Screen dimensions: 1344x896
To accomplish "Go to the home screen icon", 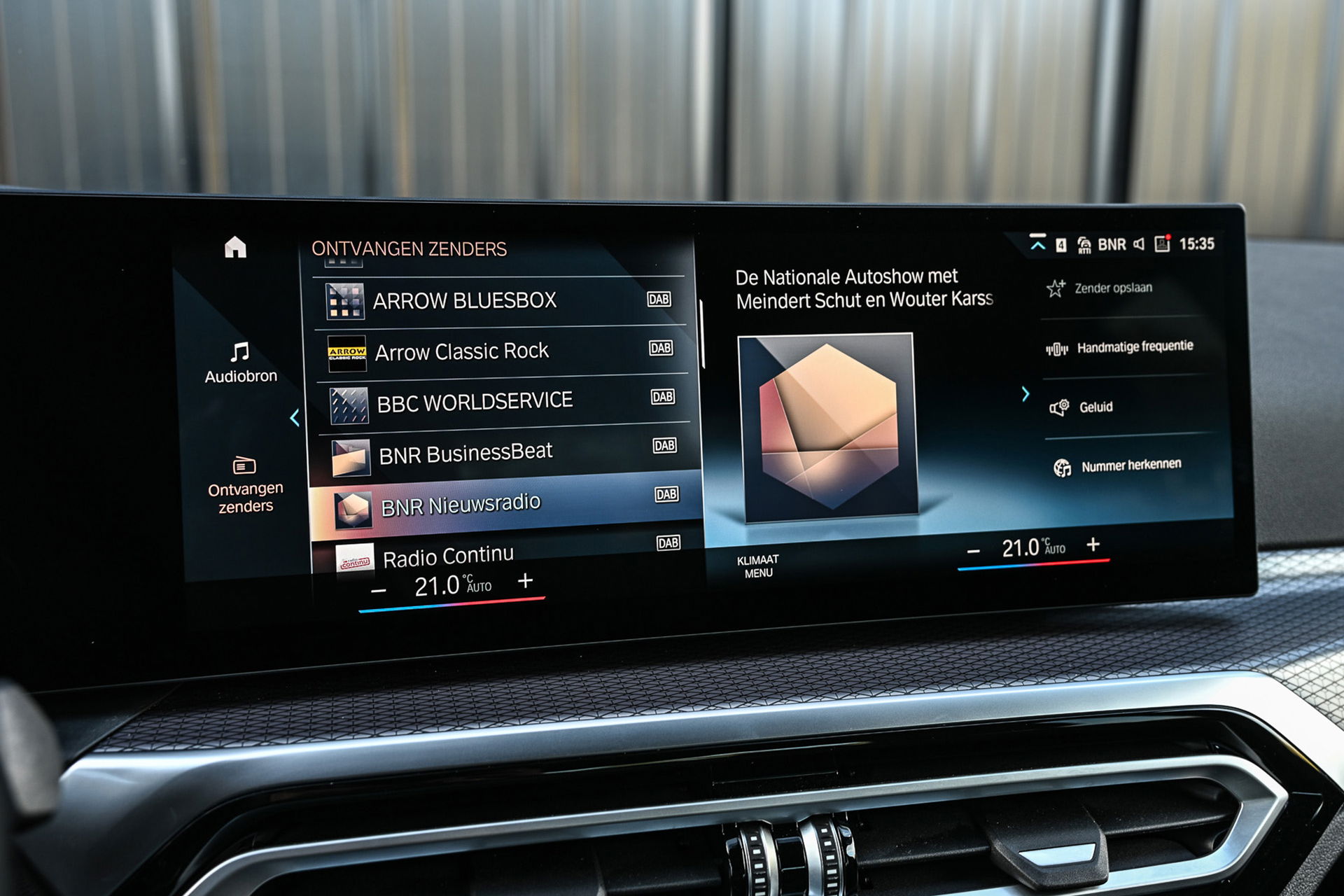I will pyautogui.click(x=235, y=247).
